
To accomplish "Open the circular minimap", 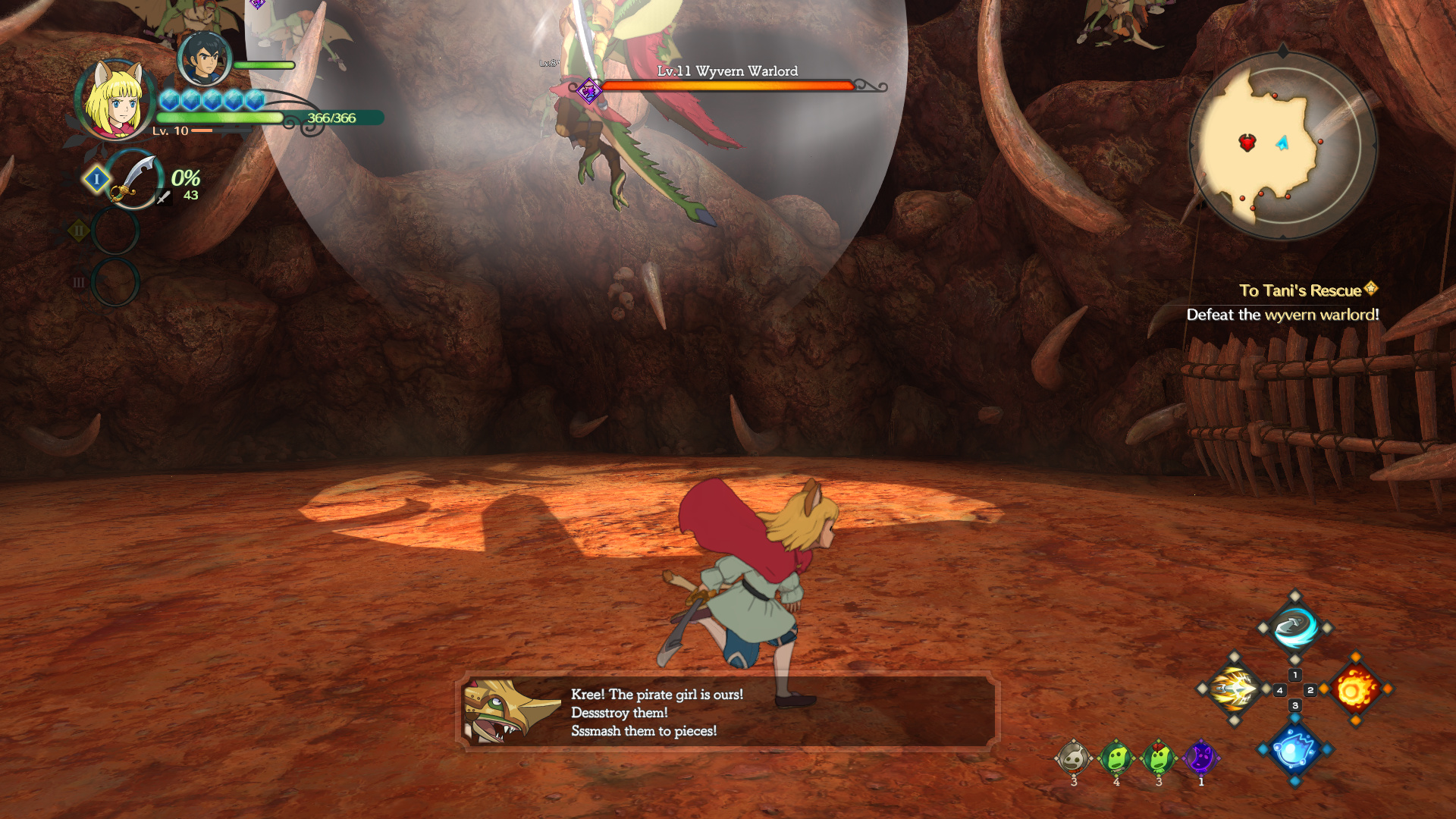I will (x=1282, y=145).
